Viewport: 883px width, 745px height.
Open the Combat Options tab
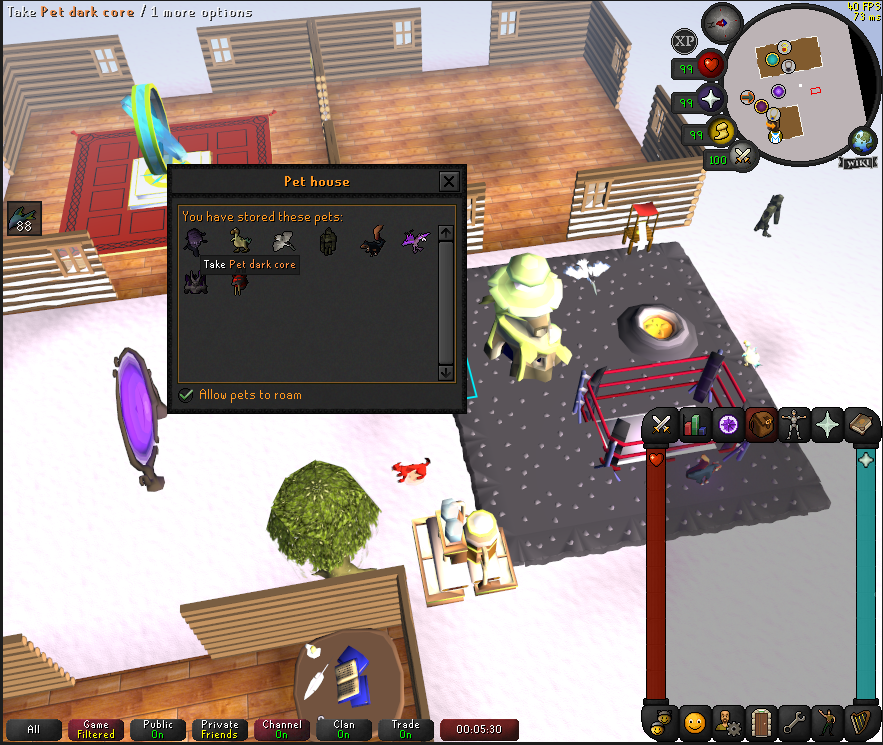tap(660, 424)
